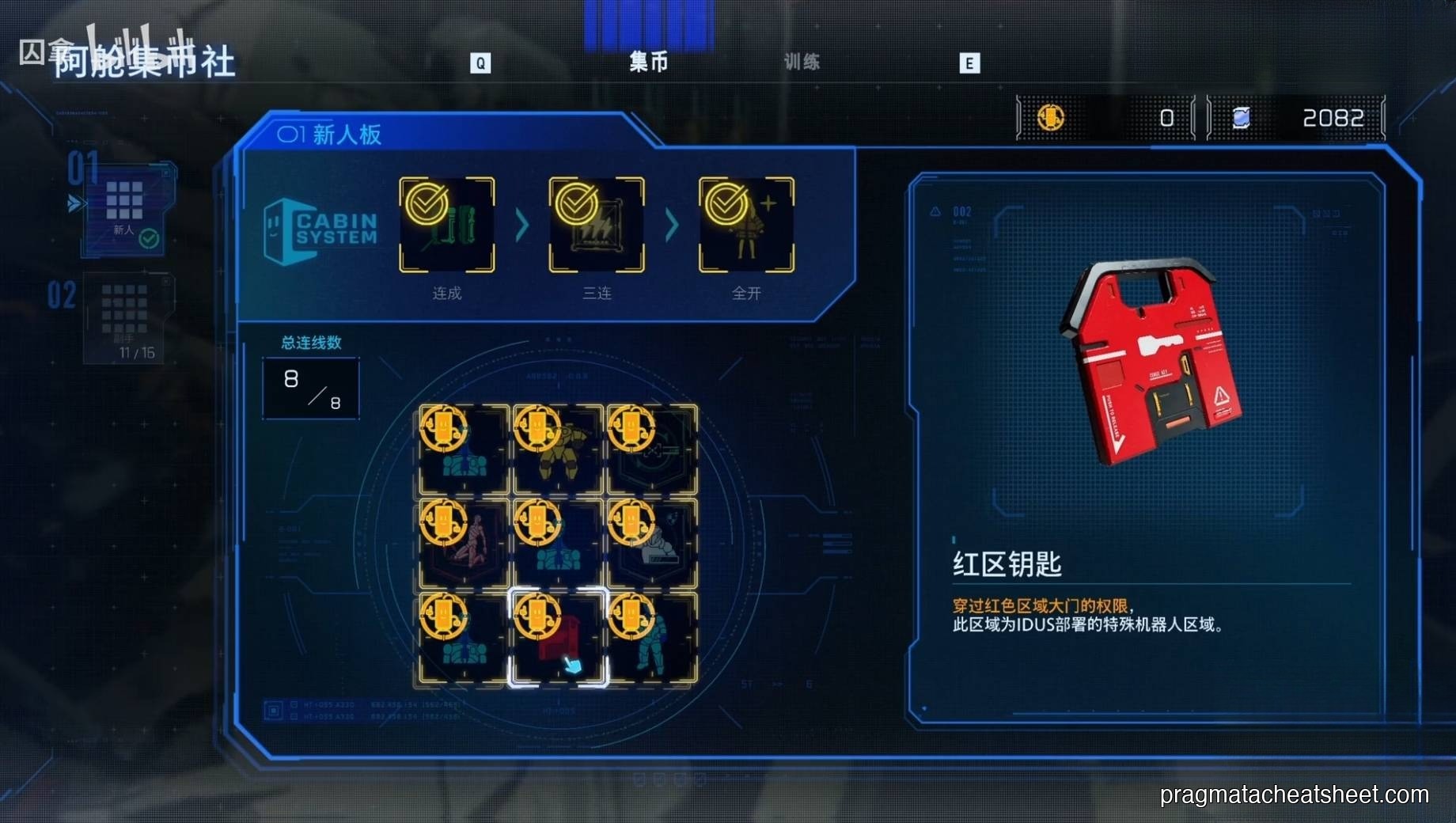Click the arrow between 连成 and 三连
This screenshot has width=1456, height=823.
click(521, 224)
